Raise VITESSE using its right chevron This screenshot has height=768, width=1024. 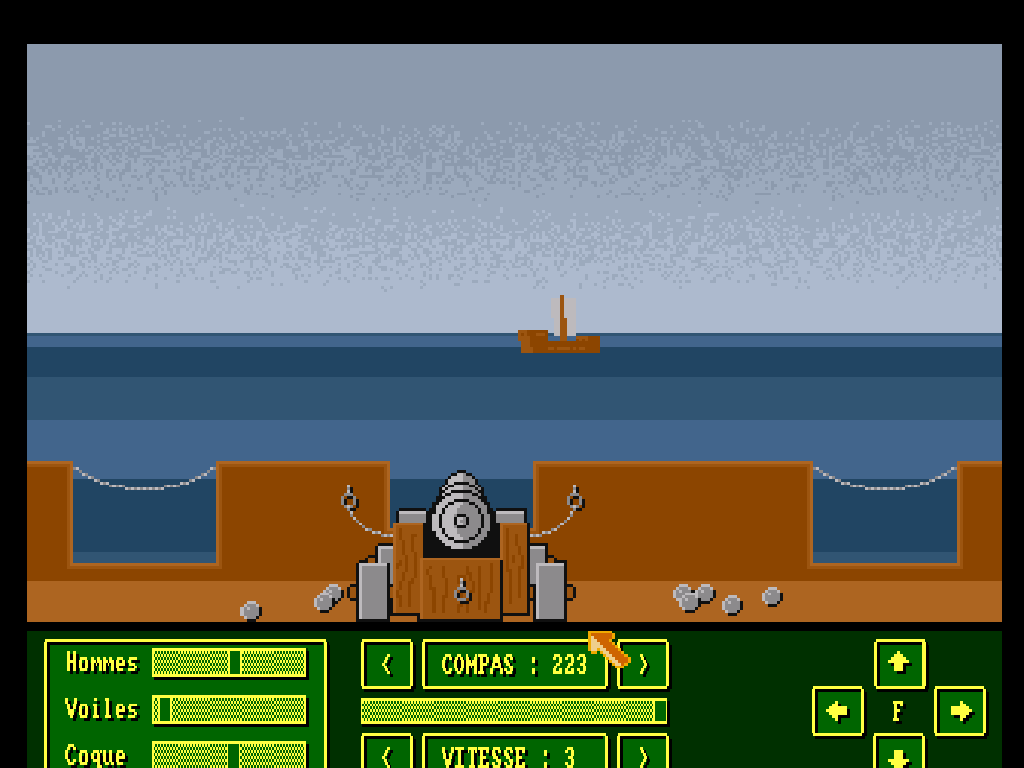click(x=644, y=752)
